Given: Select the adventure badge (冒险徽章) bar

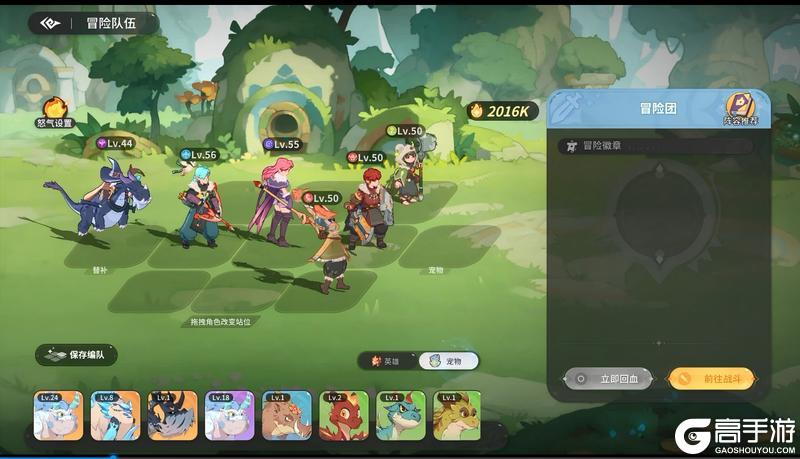Looking at the screenshot, I should pyautogui.click(x=657, y=145).
